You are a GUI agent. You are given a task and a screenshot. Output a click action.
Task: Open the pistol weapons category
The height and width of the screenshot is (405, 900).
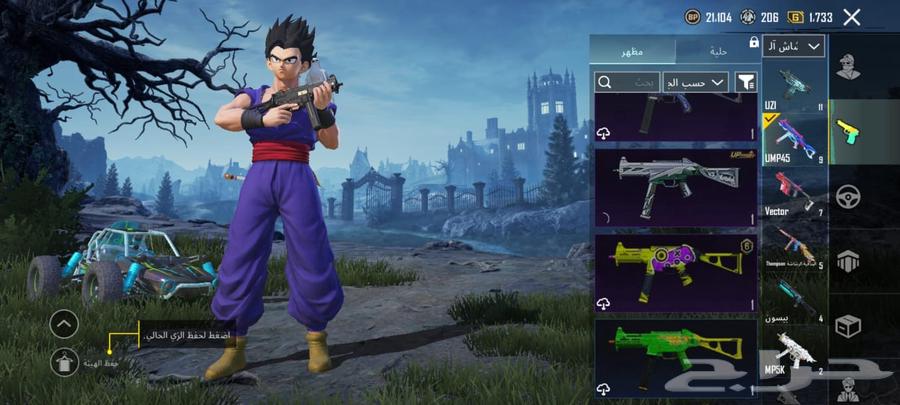click(x=850, y=132)
